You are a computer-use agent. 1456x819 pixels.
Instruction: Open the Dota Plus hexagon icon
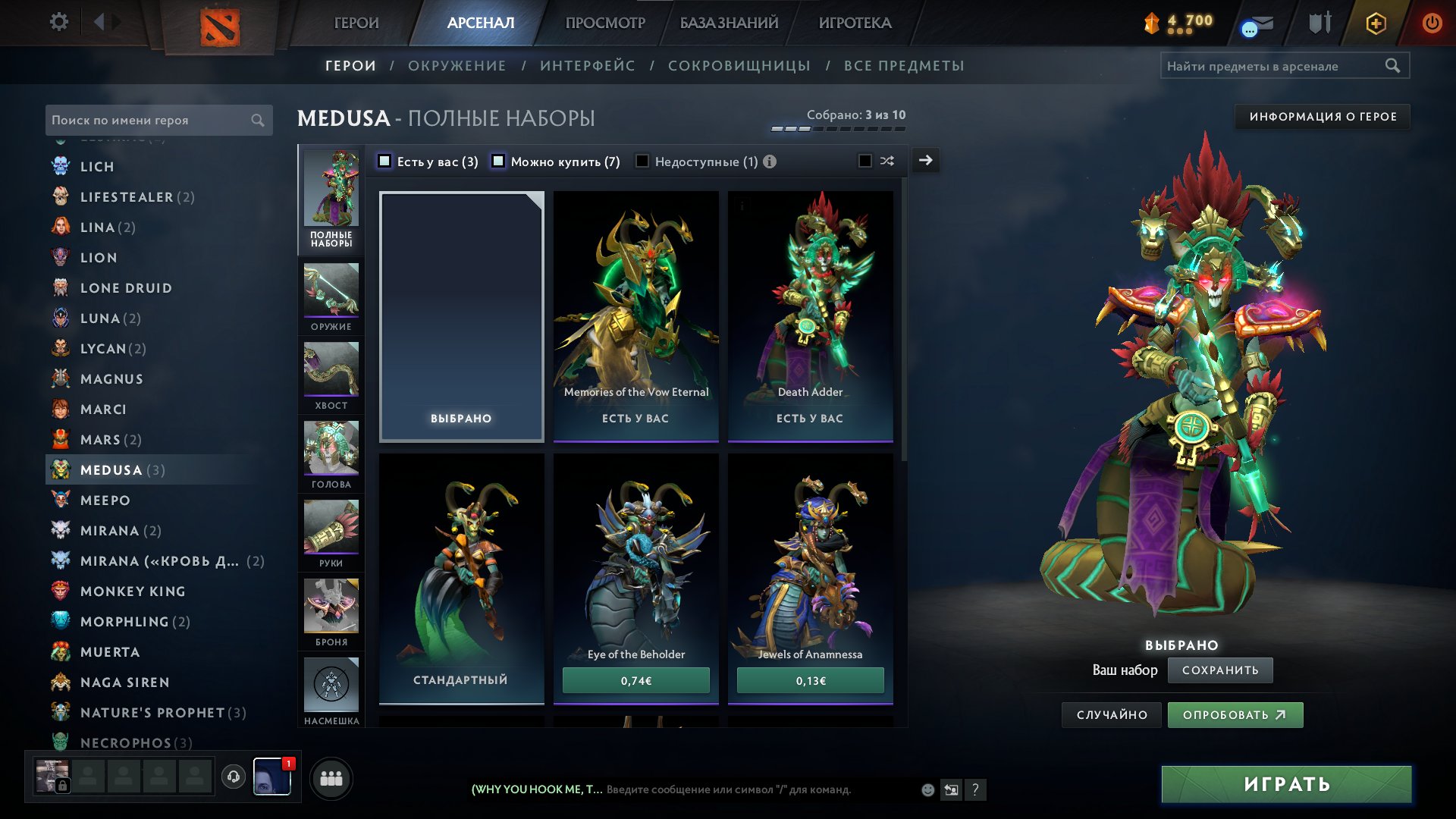pos(1375,23)
